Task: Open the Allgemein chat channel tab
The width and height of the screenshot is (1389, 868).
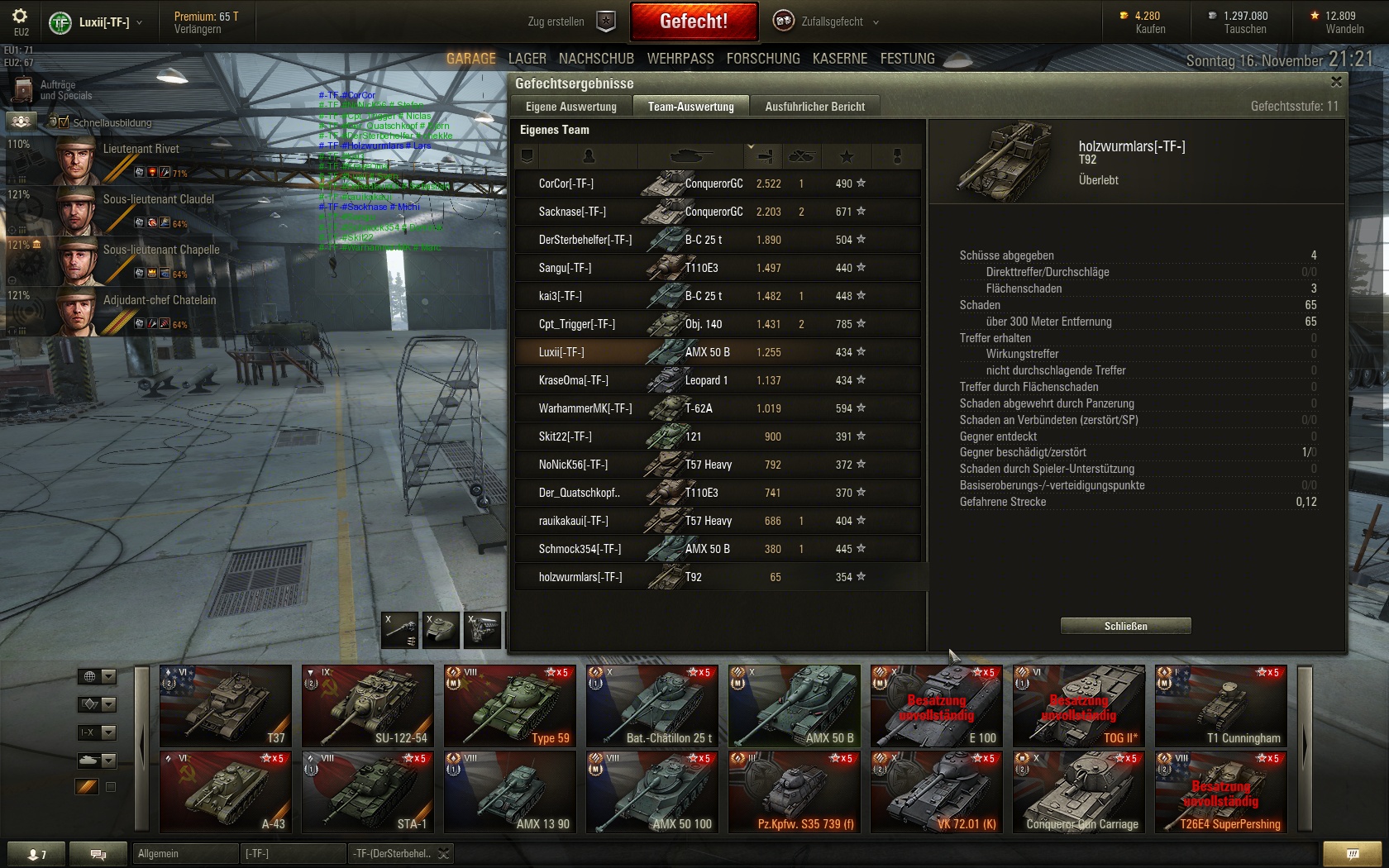Action: pos(184,853)
